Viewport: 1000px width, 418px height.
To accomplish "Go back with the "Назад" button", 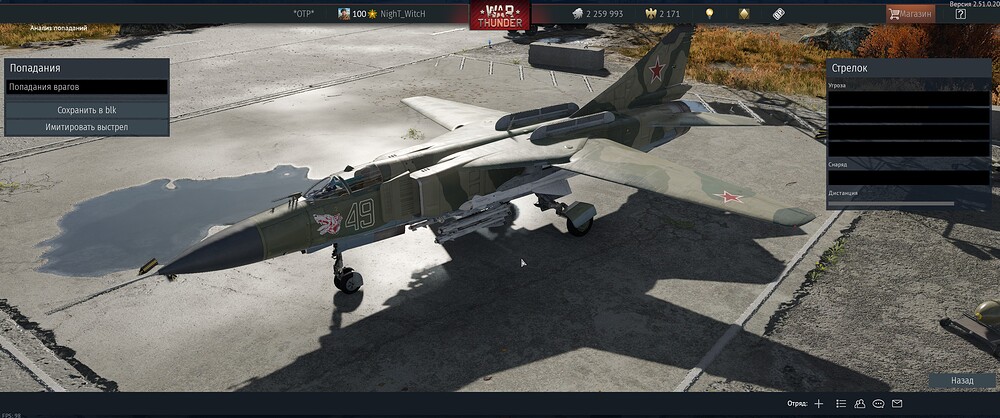I will 962,381.
